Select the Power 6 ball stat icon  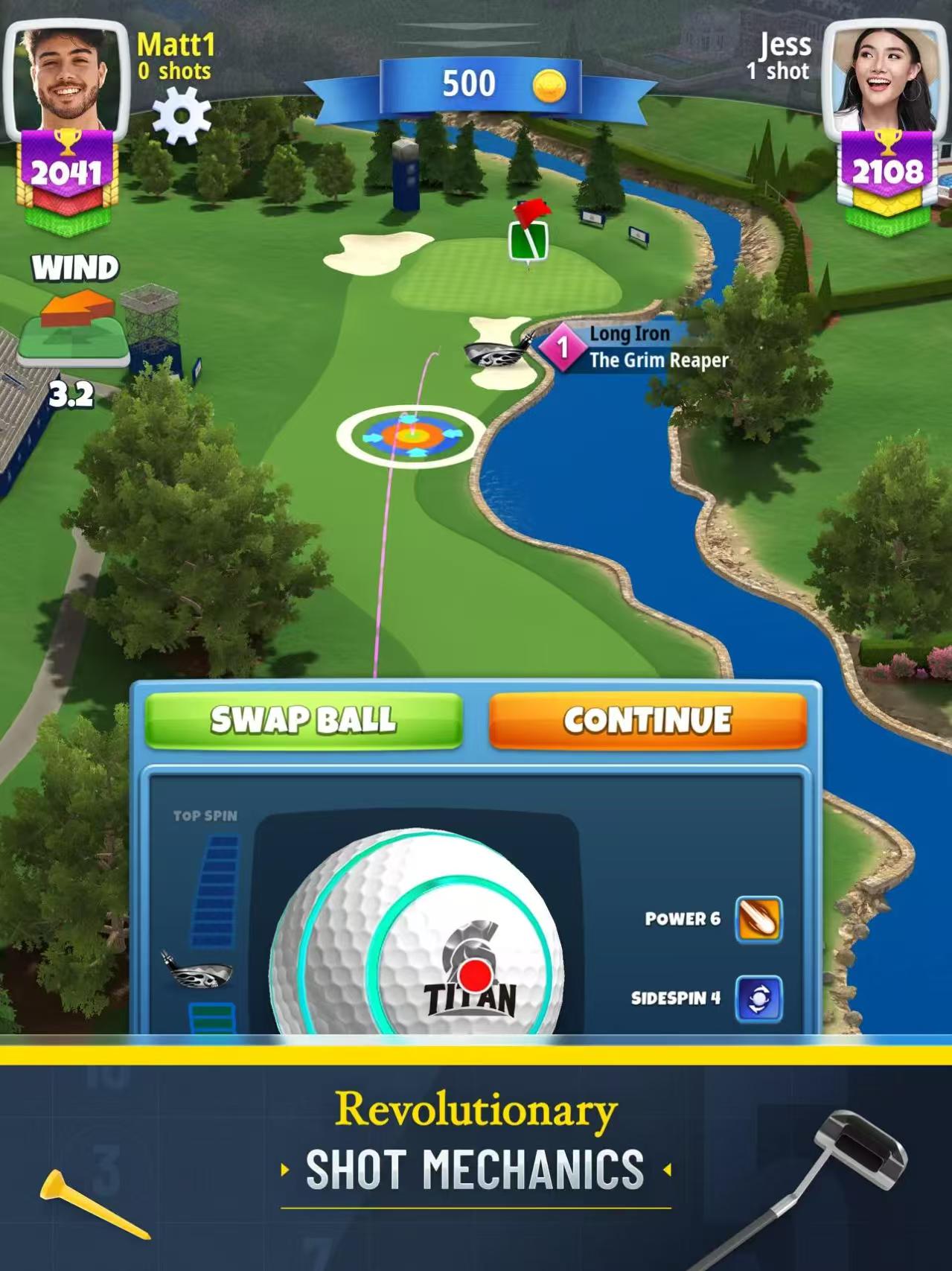(x=758, y=920)
